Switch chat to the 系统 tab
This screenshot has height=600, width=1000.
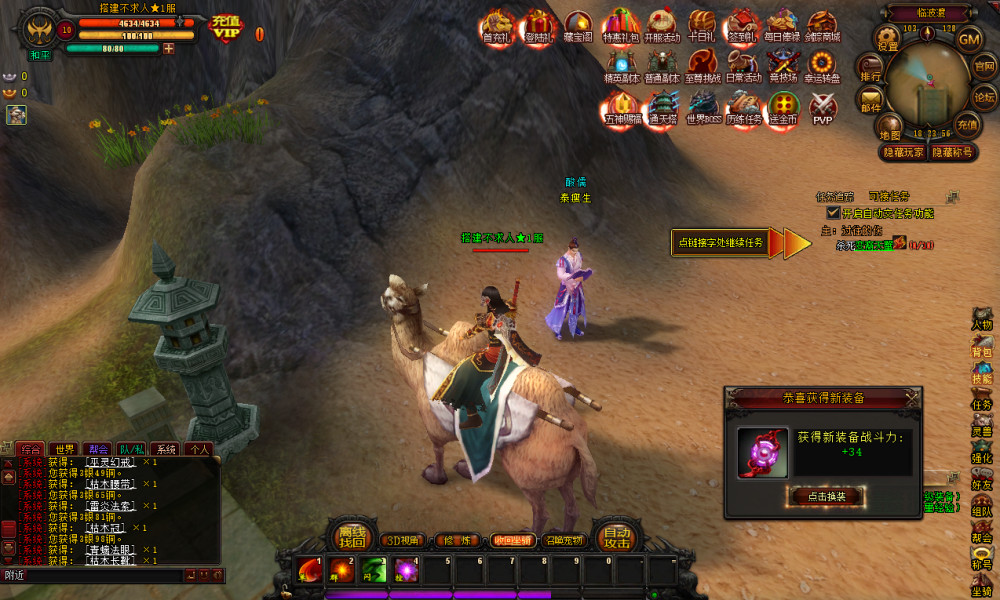[166, 449]
